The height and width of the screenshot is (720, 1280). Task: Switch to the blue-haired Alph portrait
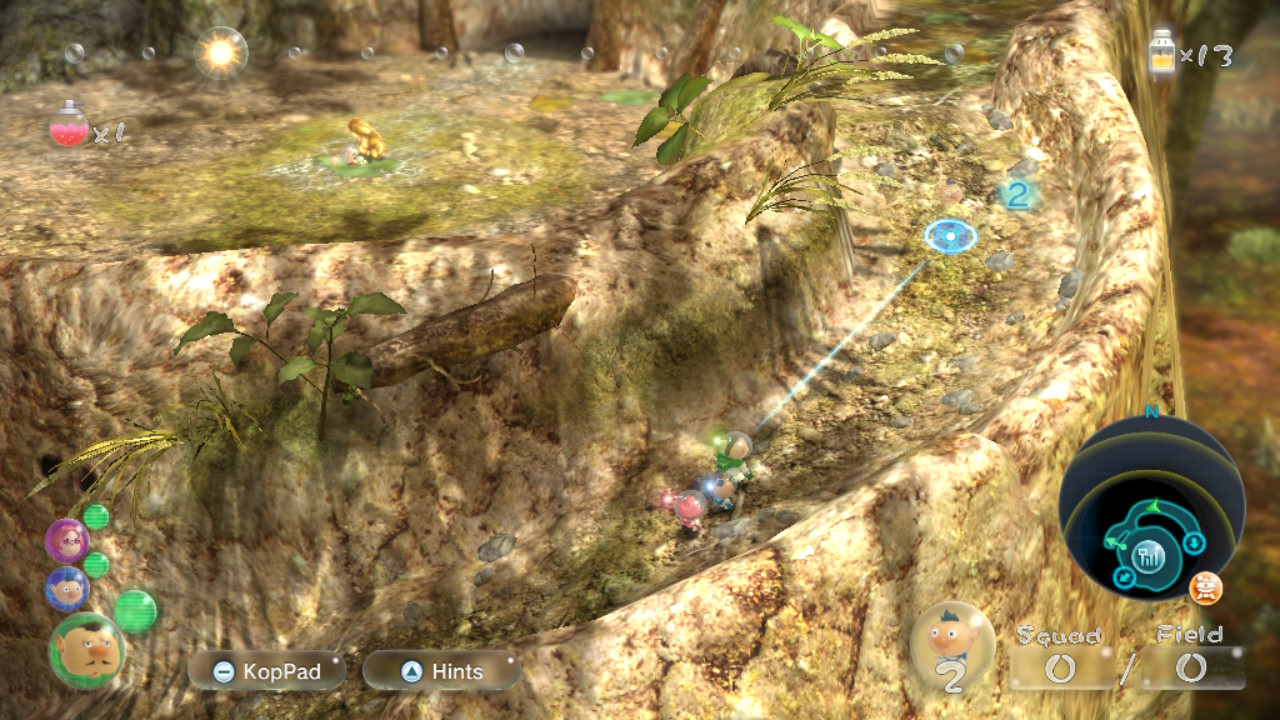coord(67,589)
